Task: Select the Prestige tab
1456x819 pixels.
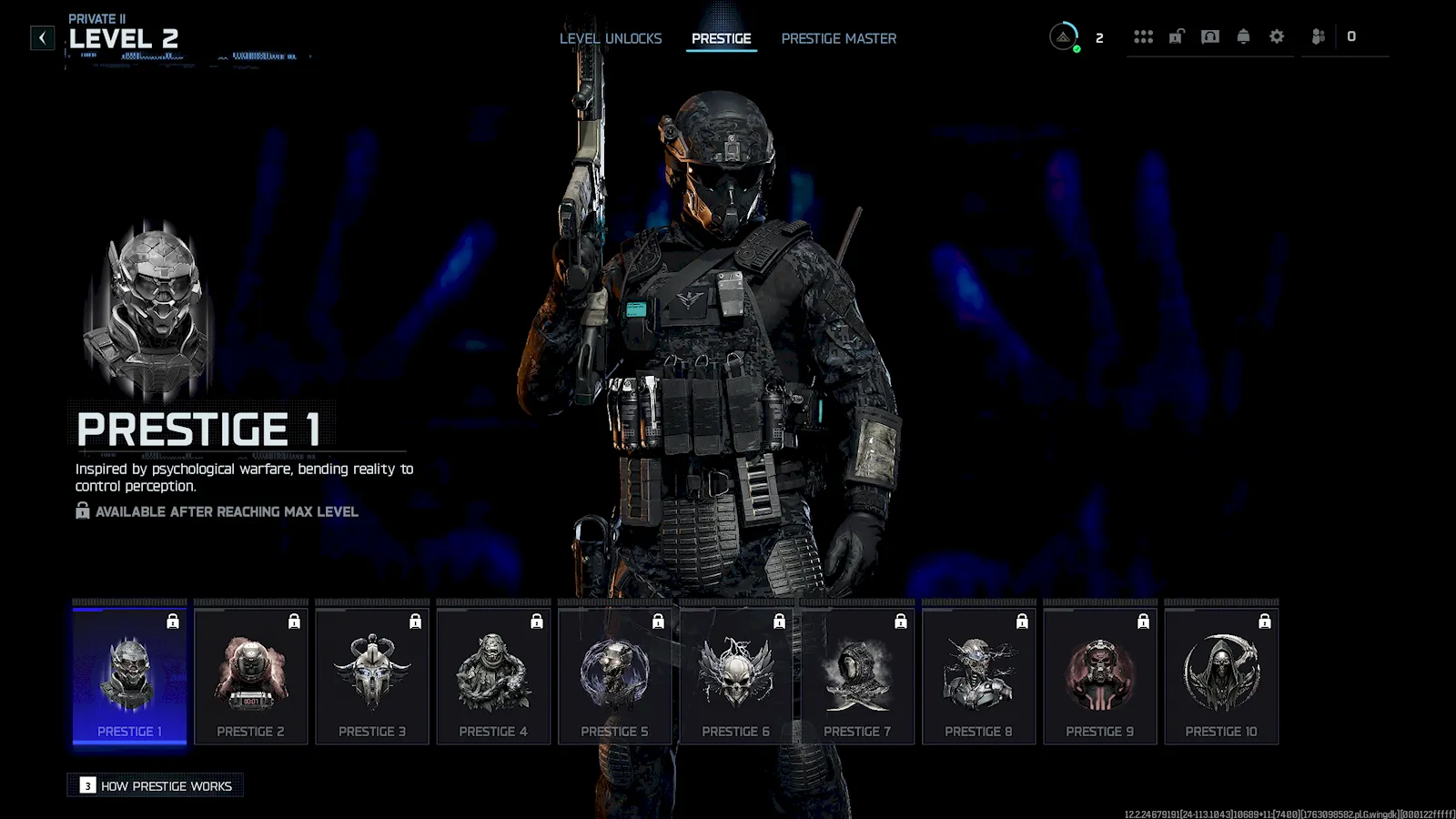Action: pyautogui.click(x=721, y=38)
